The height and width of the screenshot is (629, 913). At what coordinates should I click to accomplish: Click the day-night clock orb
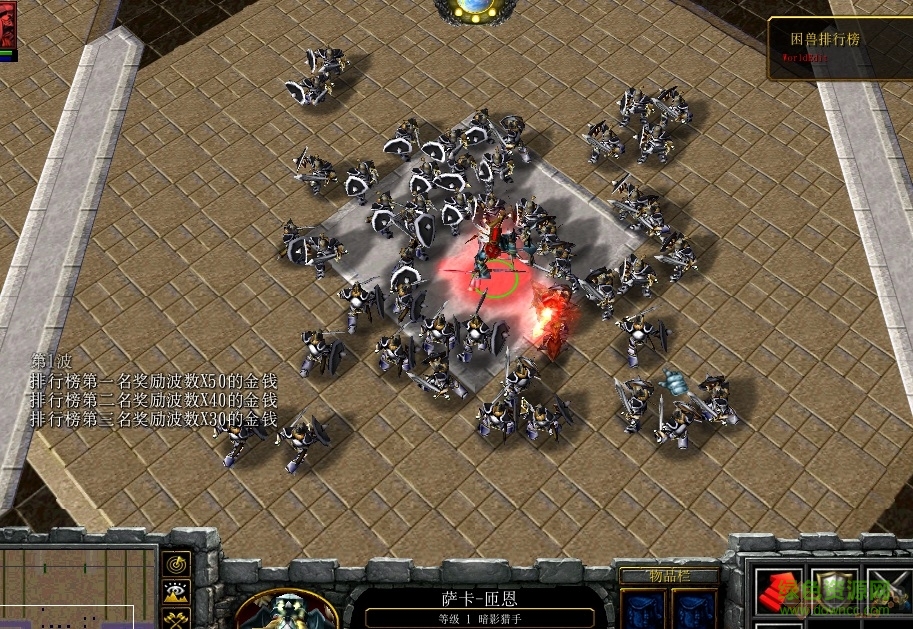tap(476, 9)
